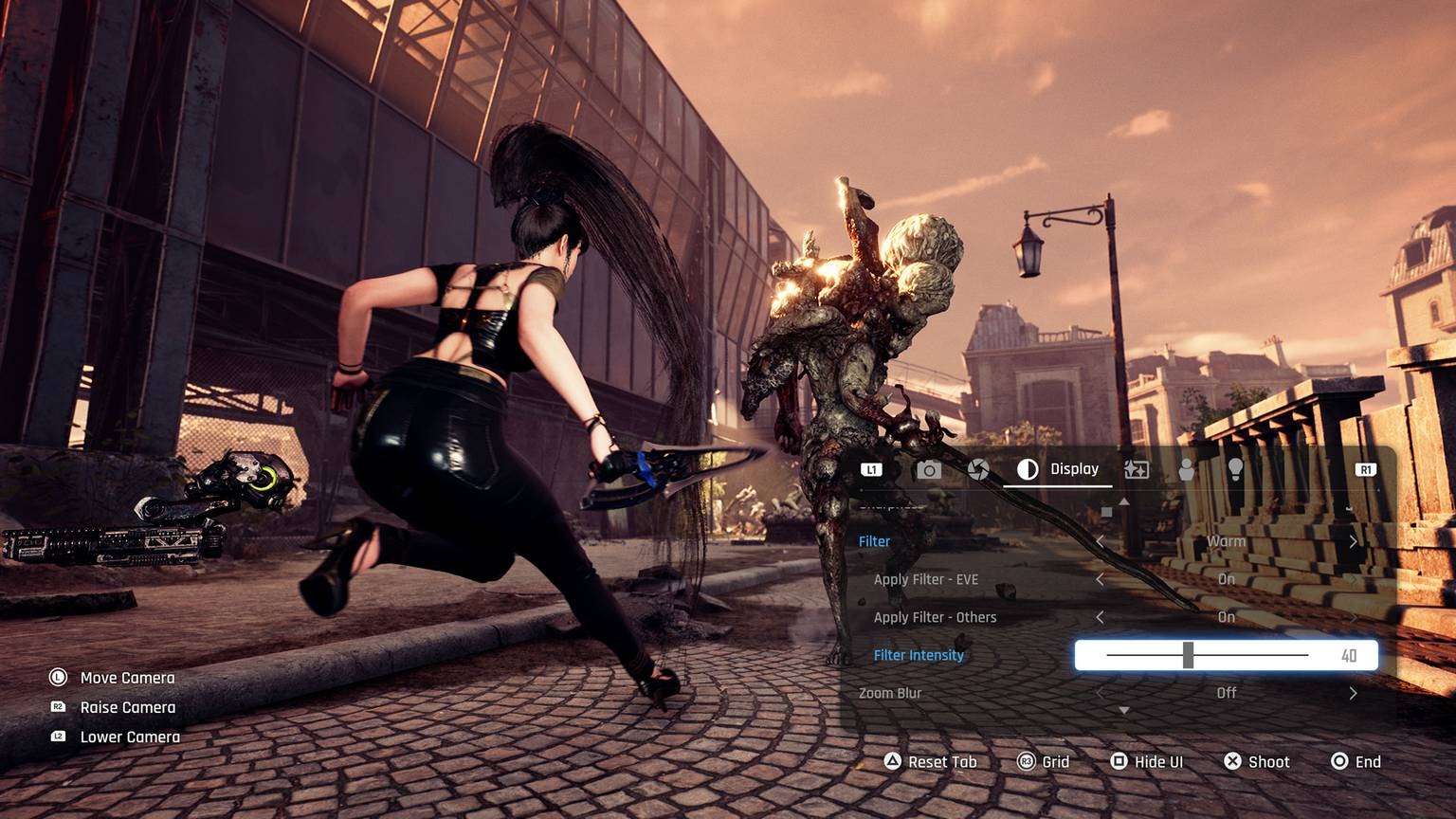1456x819 pixels.
Task: Toggle Apply Filter - Others off
Action: 1100,617
